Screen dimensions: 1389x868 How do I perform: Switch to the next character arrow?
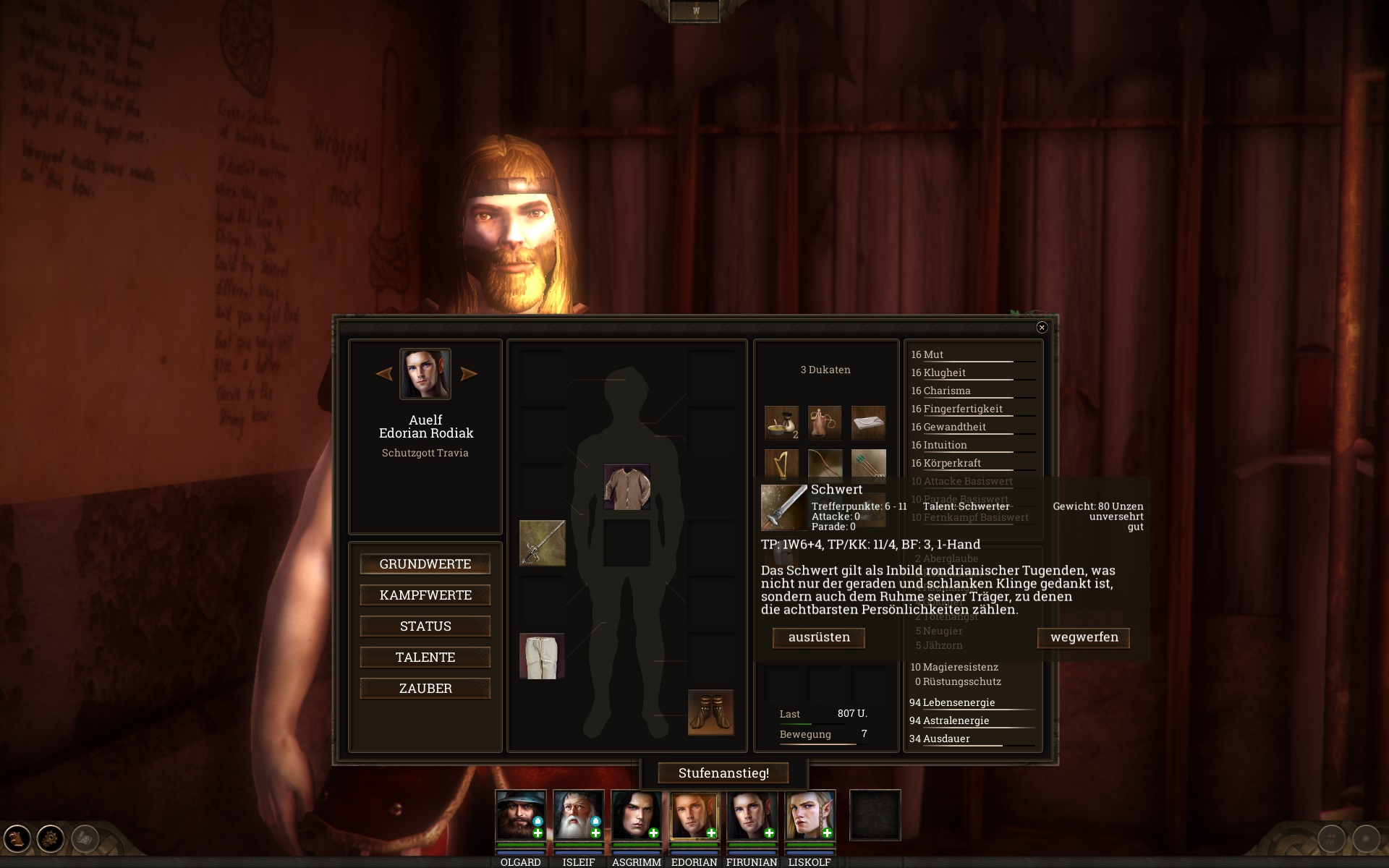[469, 374]
